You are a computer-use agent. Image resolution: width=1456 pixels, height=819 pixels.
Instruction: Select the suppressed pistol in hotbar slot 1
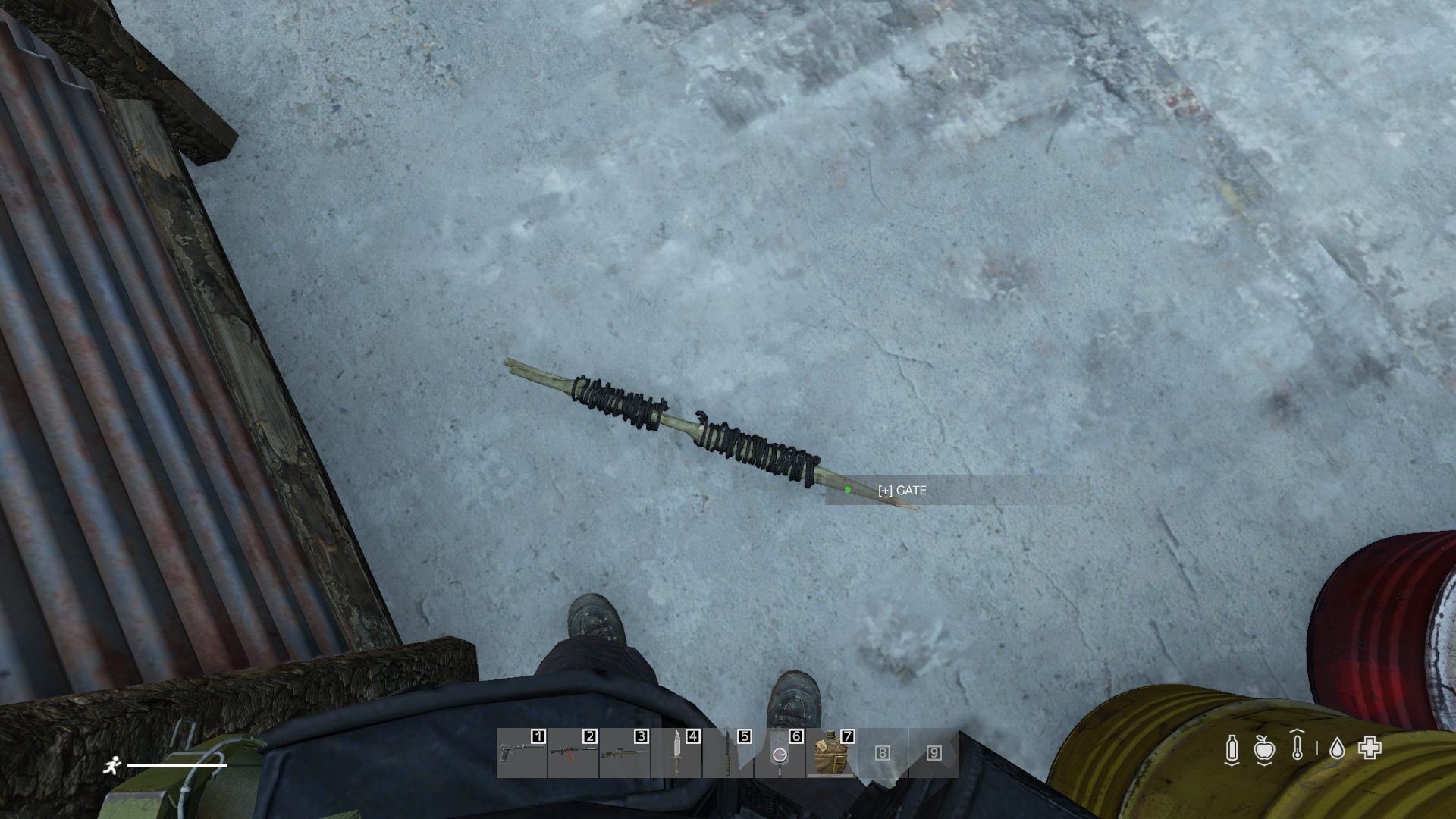pyautogui.click(x=522, y=753)
